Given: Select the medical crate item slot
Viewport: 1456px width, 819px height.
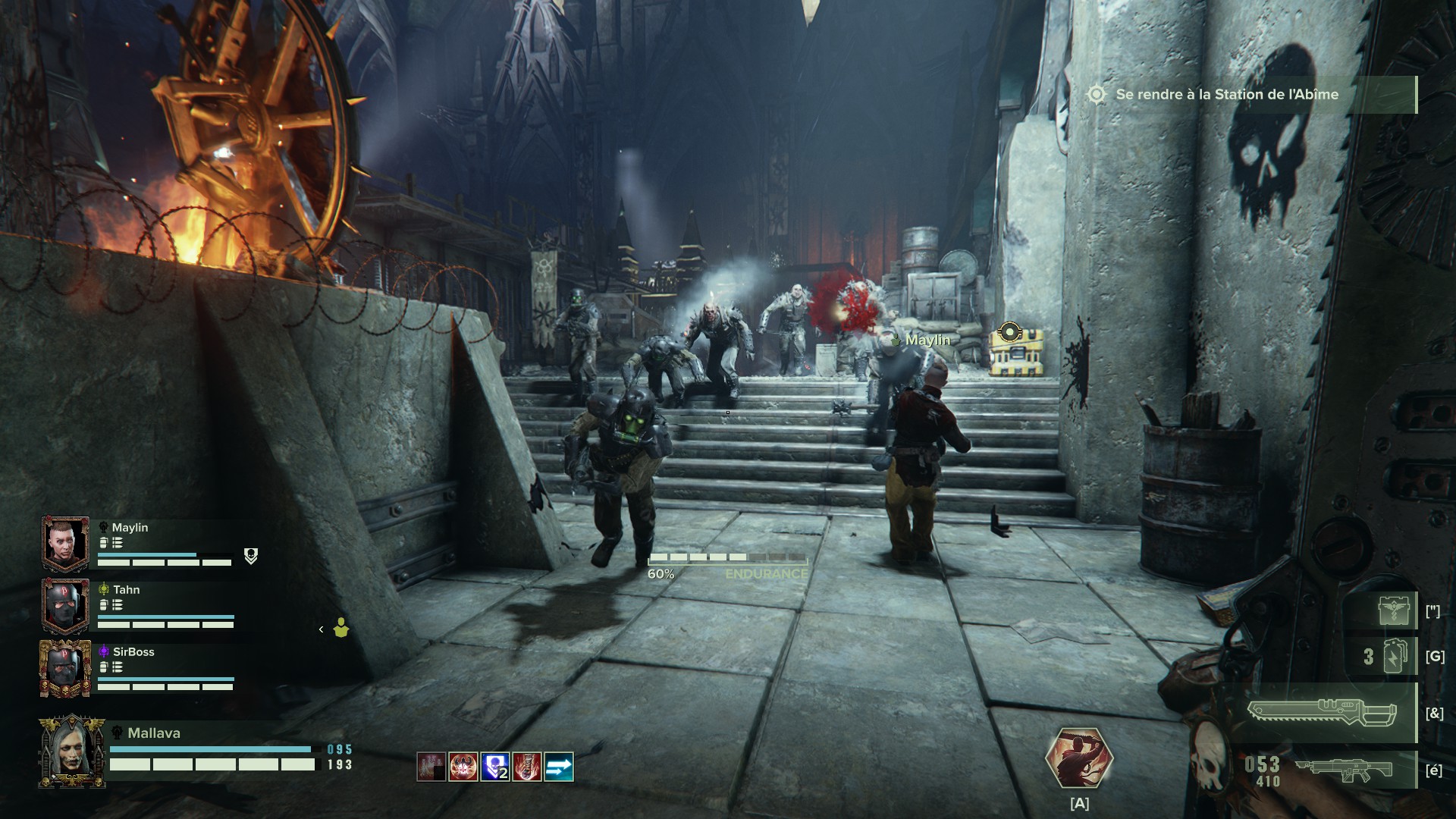Looking at the screenshot, I should point(1394,611).
